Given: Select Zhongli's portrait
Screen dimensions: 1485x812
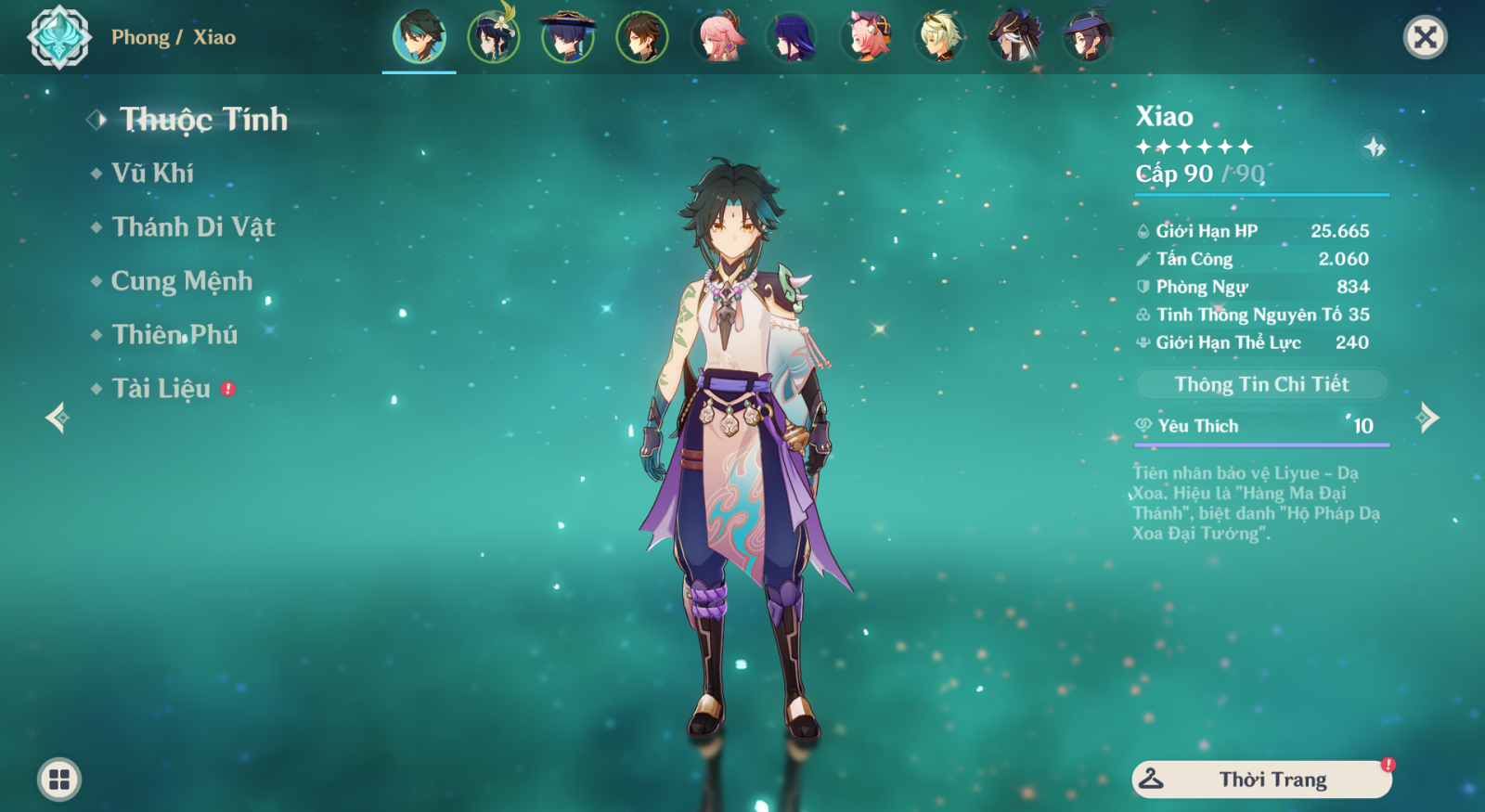Looking at the screenshot, I should tap(641, 37).
